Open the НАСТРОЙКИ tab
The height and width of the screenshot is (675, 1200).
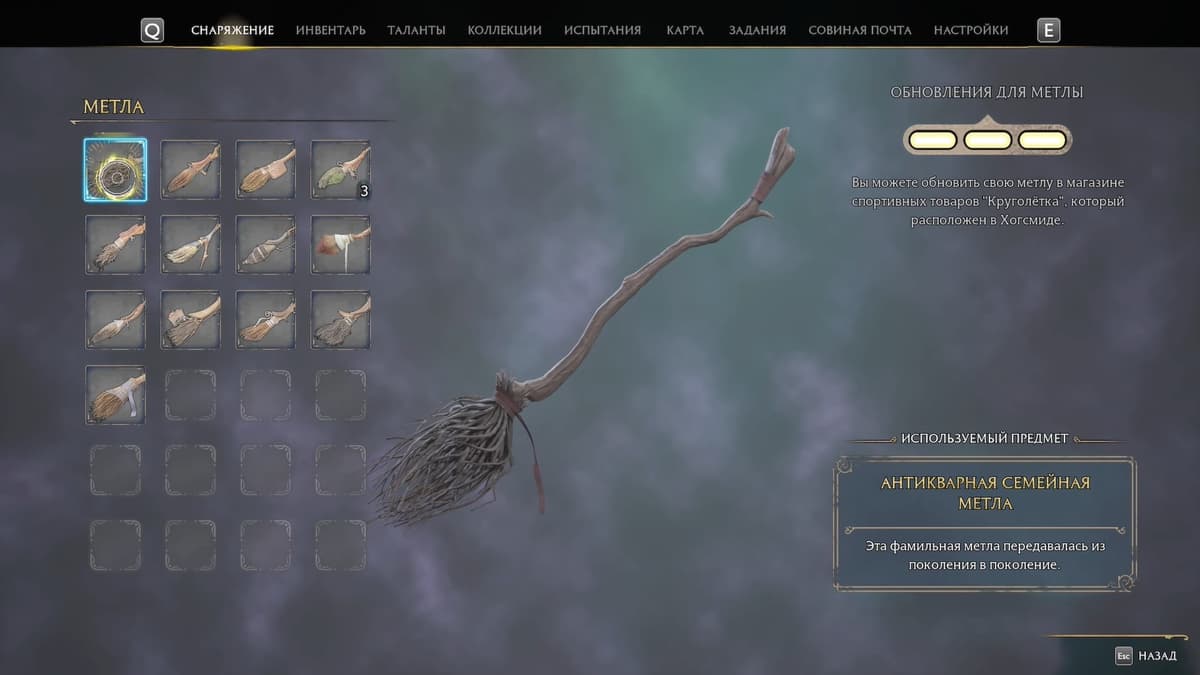970,30
